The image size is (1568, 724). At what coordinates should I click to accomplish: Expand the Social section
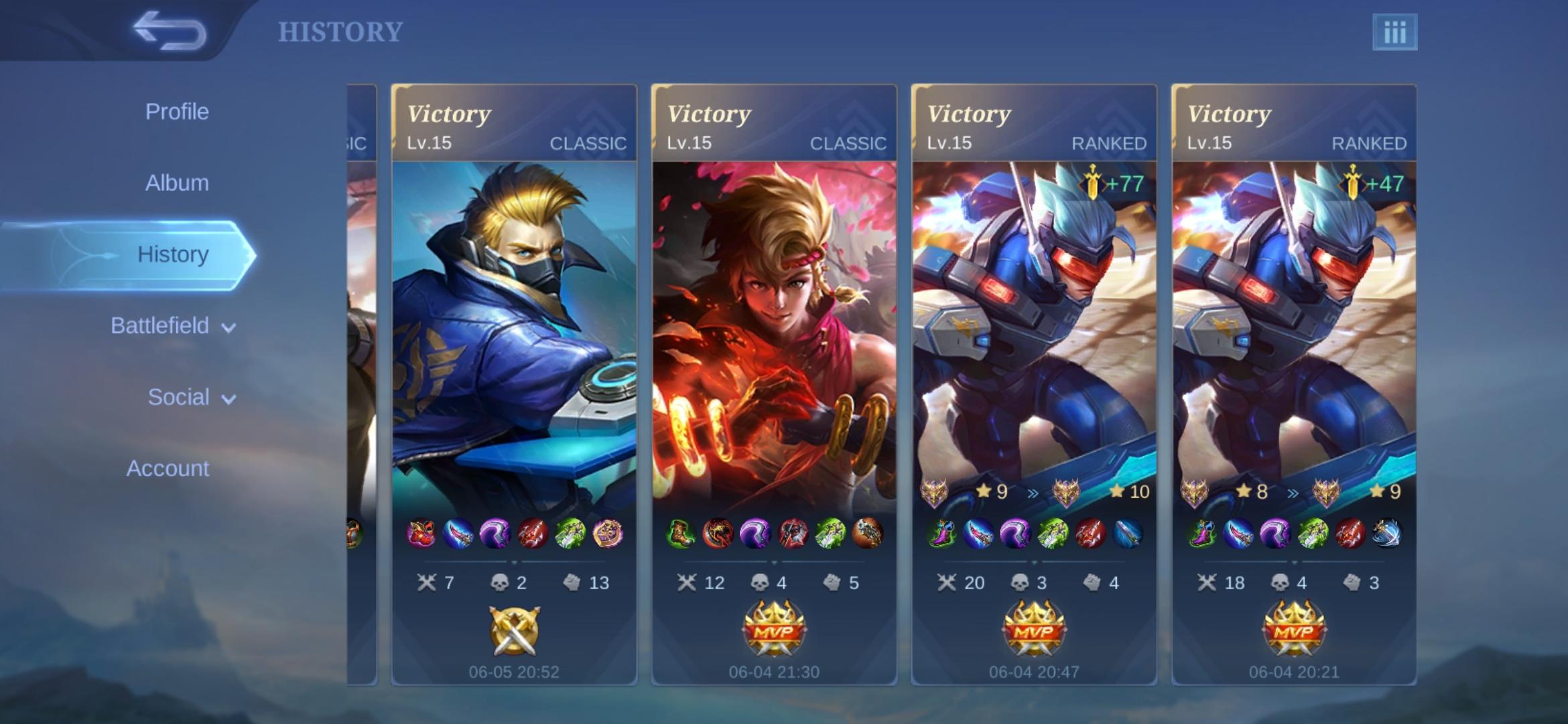178,397
